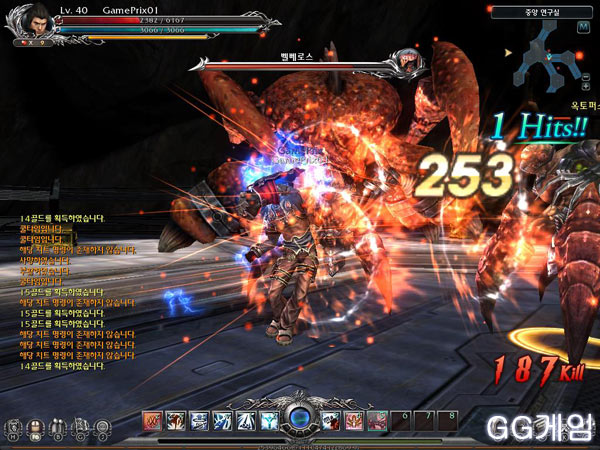The image size is (600, 450).
Task: Open the map with the M button
Action: [x=581, y=27]
